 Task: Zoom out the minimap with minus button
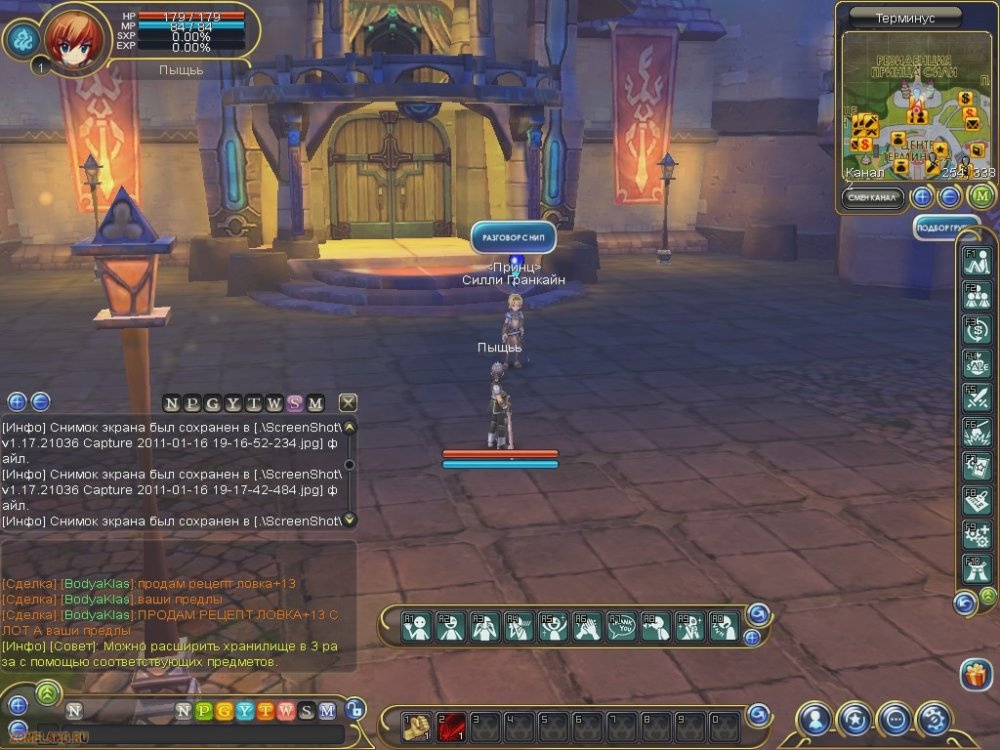click(950, 197)
